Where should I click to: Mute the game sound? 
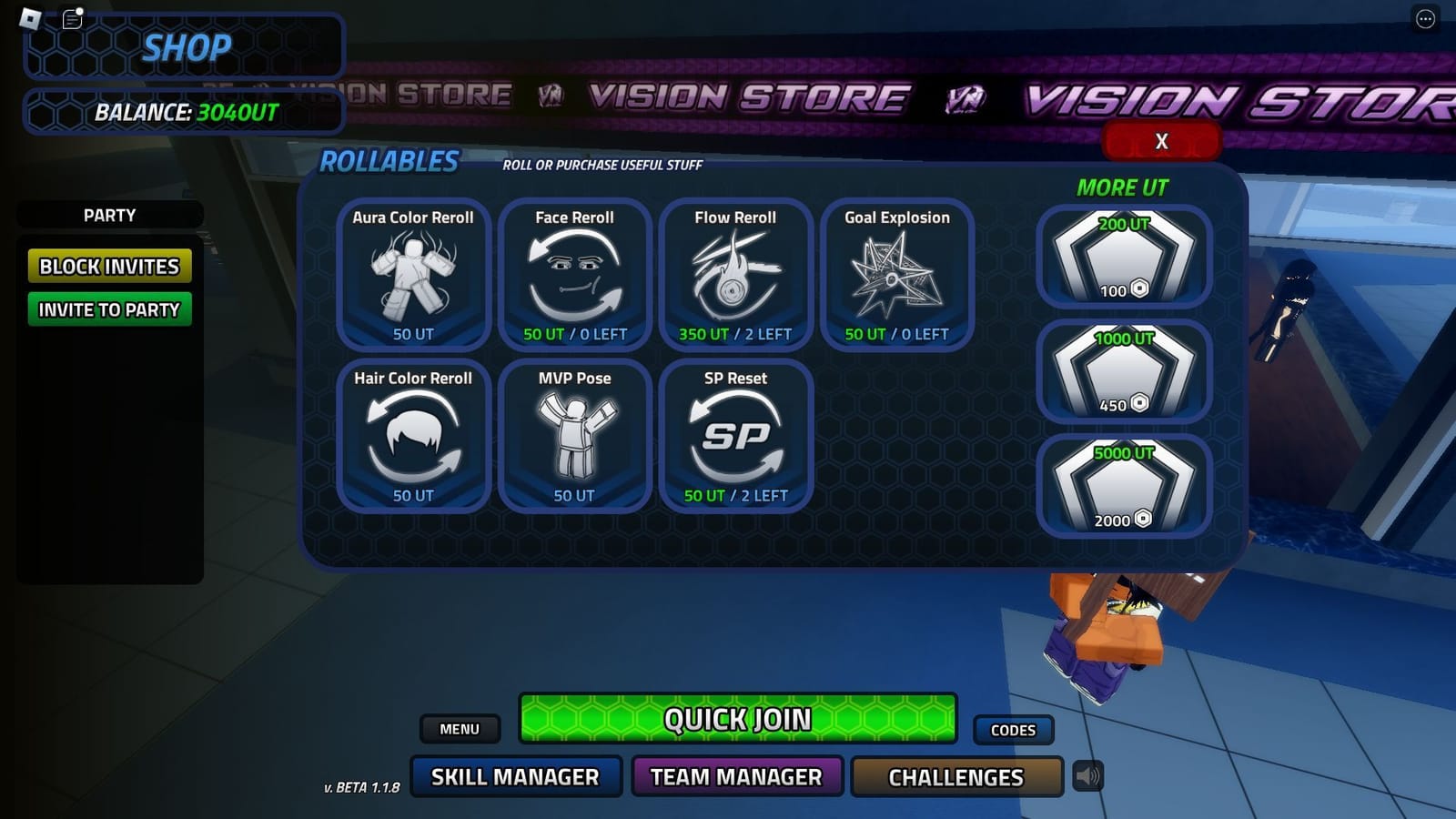click(1087, 775)
